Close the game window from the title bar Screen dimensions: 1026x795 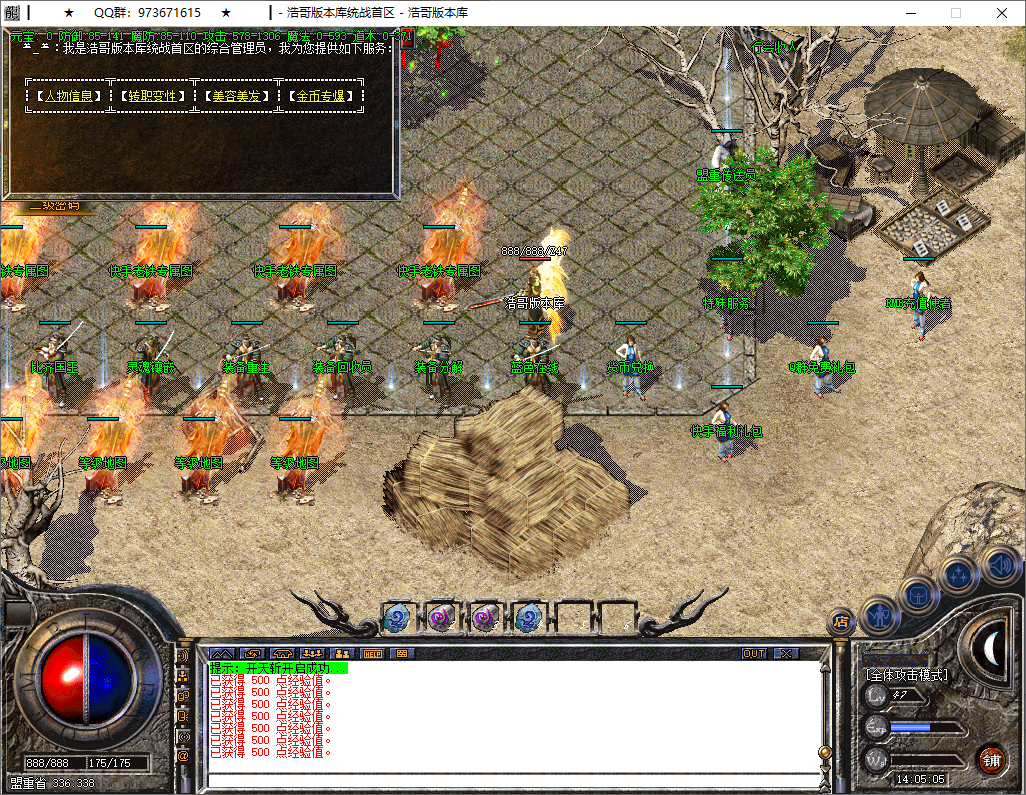tap(1002, 13)
